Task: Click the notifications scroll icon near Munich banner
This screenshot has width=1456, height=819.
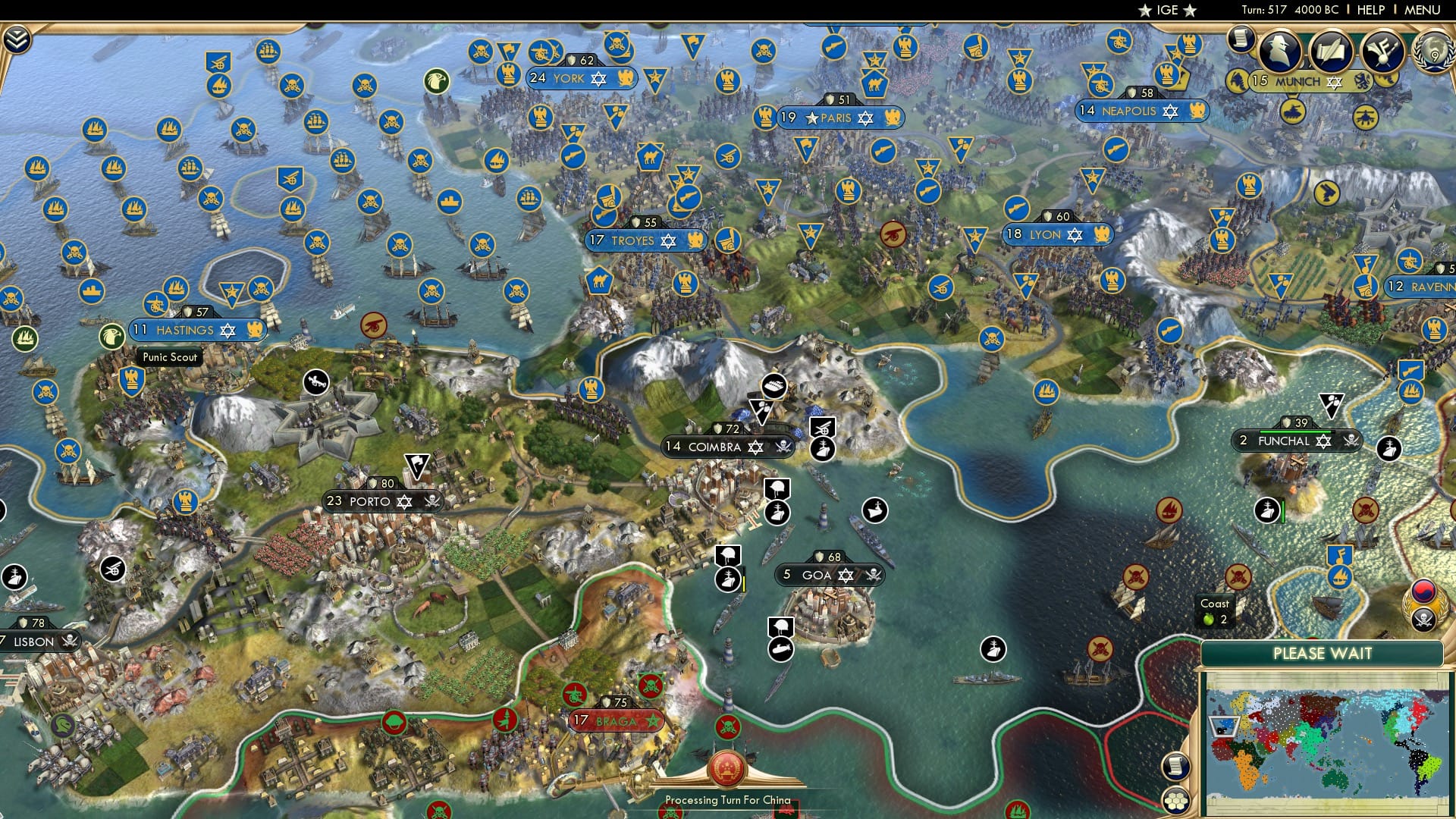Action: pos(1241,39)
